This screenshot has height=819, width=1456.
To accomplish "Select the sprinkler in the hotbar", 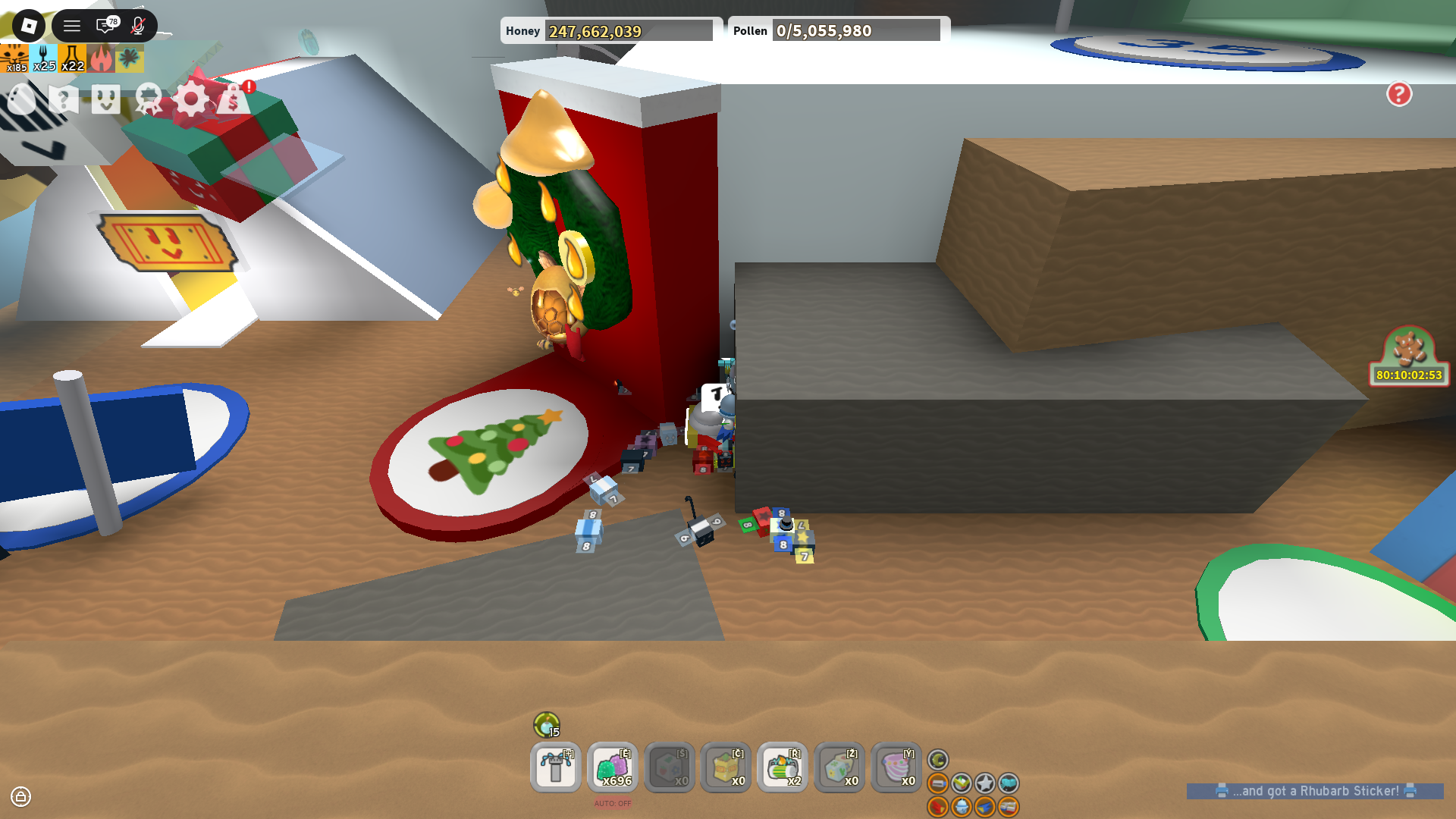I will tap(555, 767).
